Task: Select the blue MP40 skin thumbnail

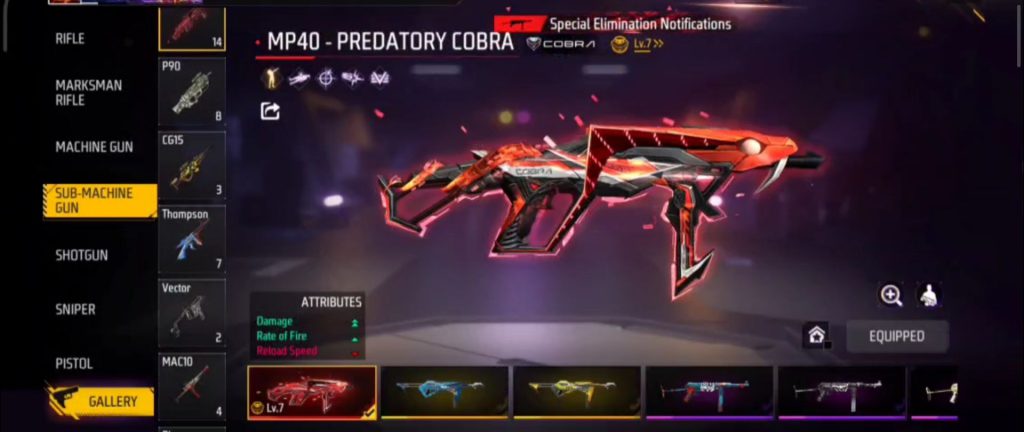Action: 444,391
